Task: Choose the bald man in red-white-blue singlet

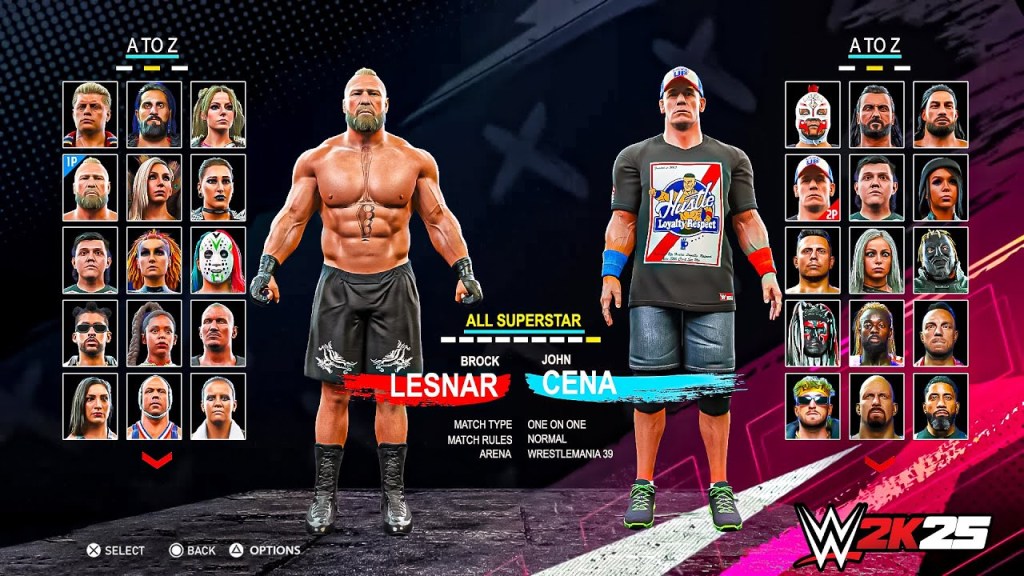Action: click(154, 406)
